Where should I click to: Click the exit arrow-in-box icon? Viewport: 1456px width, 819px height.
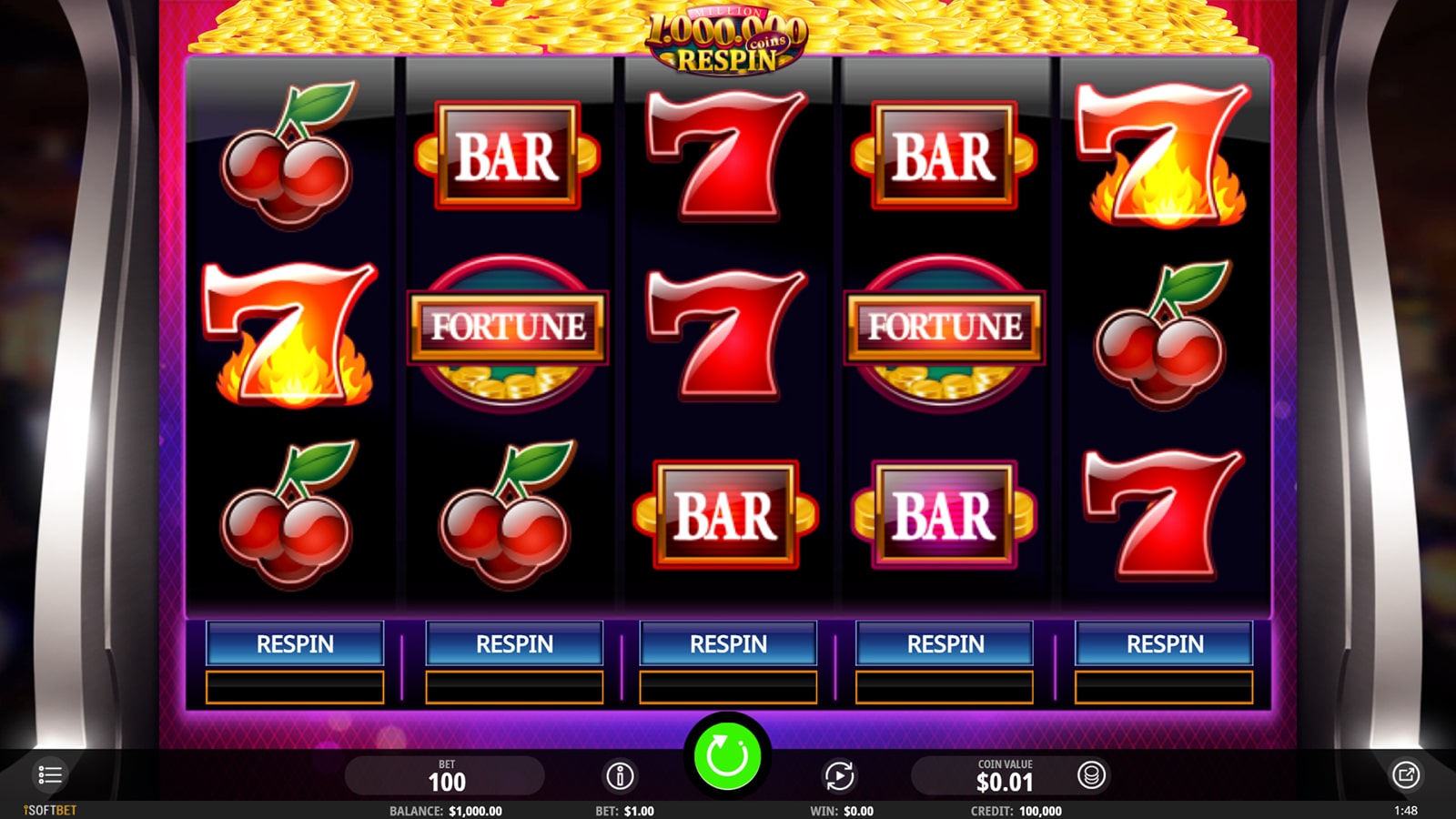(1406, 775)
